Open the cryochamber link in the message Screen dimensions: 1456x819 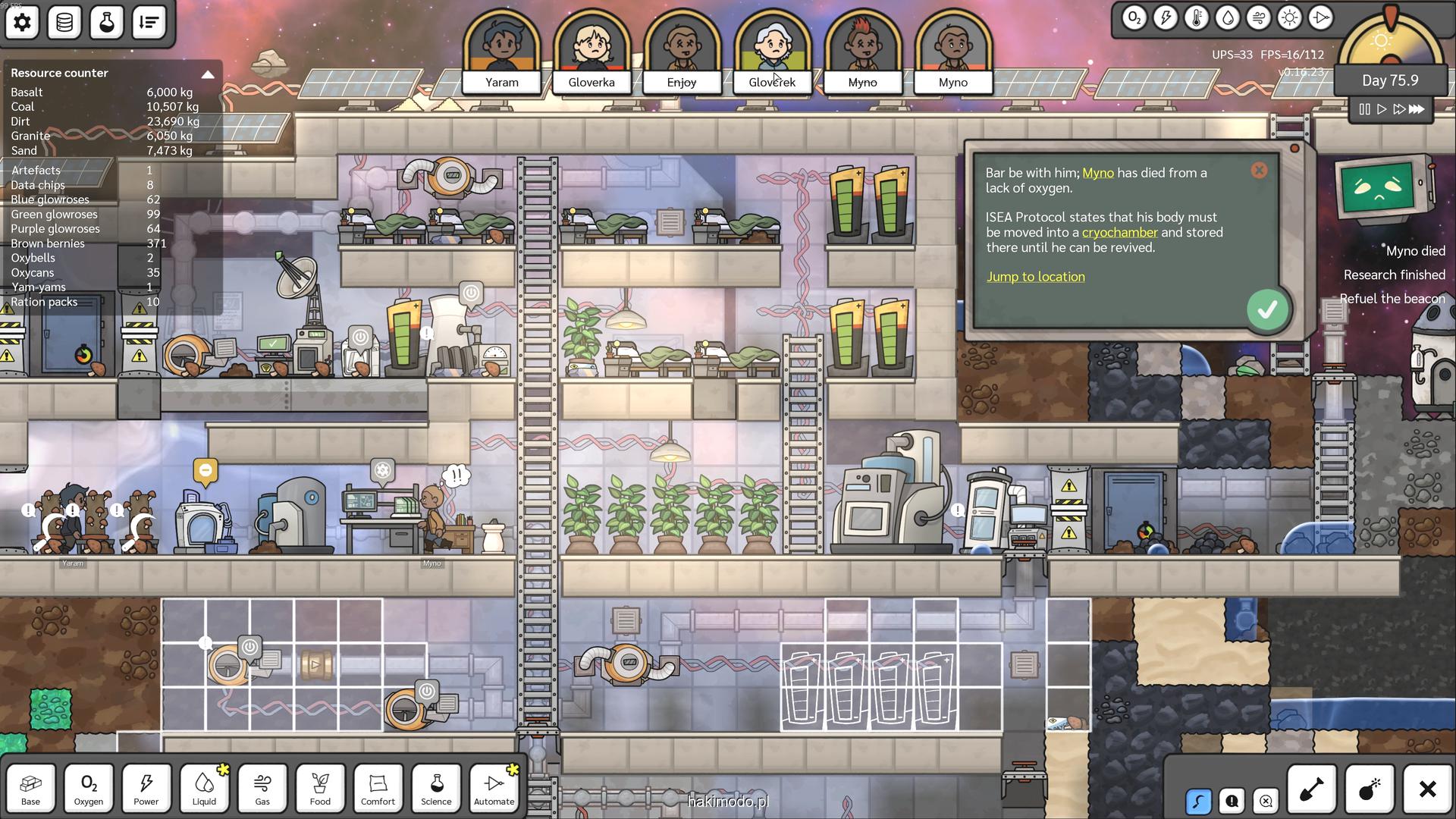click(x=1119, y=233)
